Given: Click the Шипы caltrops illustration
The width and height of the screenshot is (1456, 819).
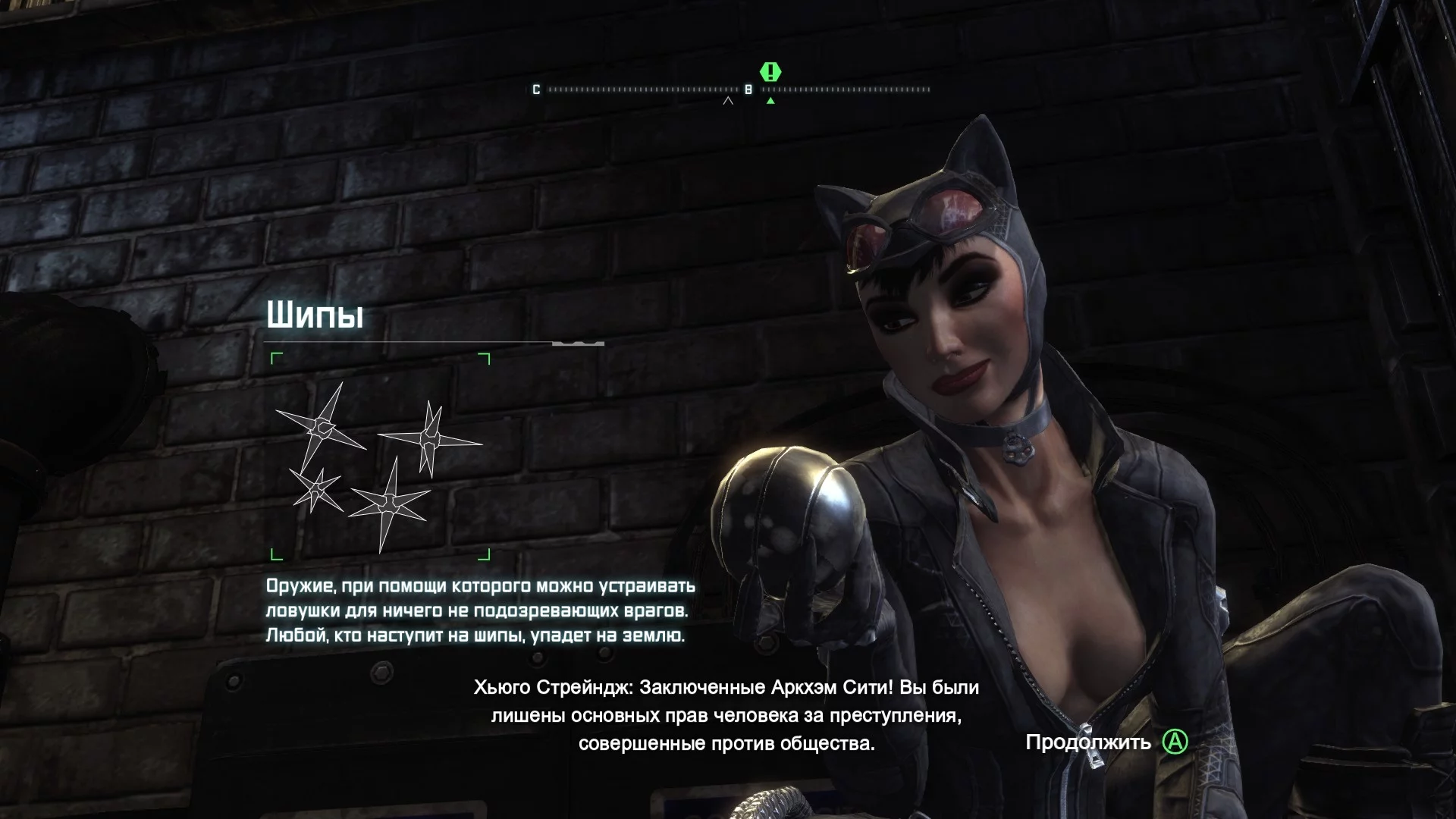Looking at the screenshot, I should (x=379, y=457).
